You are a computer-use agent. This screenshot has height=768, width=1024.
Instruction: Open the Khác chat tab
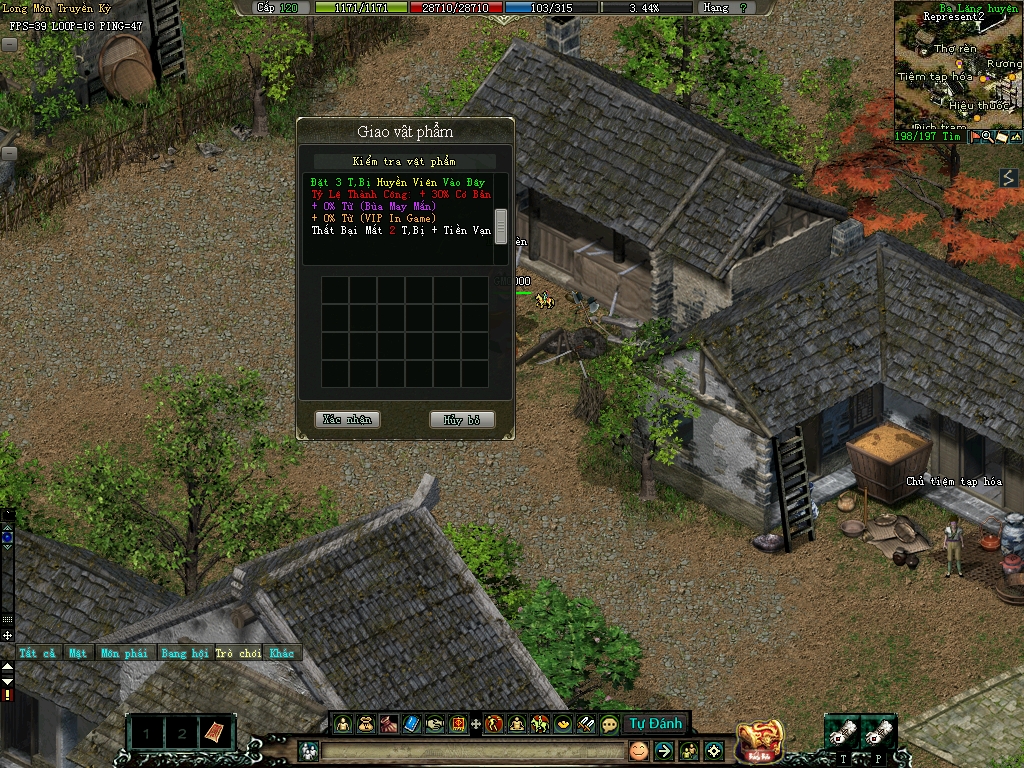(282, 653)
